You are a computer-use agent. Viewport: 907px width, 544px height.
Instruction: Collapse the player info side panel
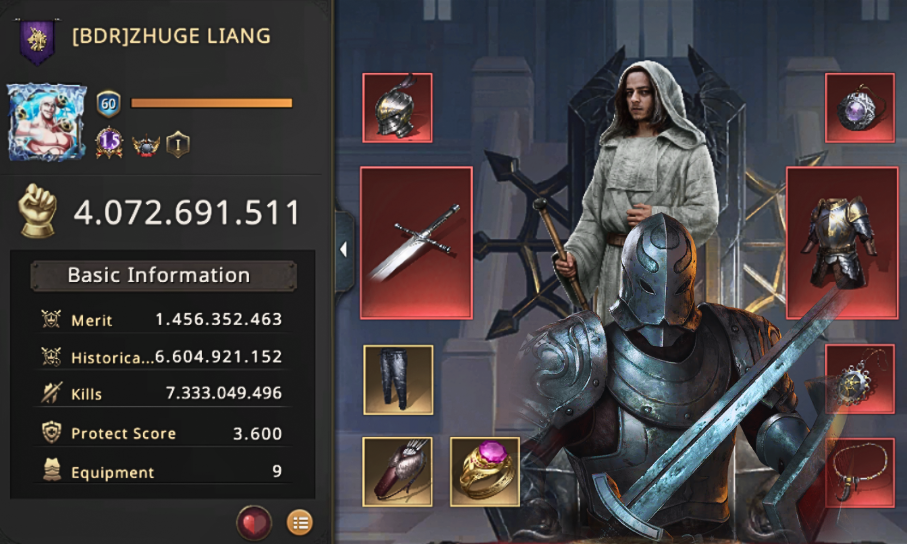pyautogui.click(x=344, y=250)
